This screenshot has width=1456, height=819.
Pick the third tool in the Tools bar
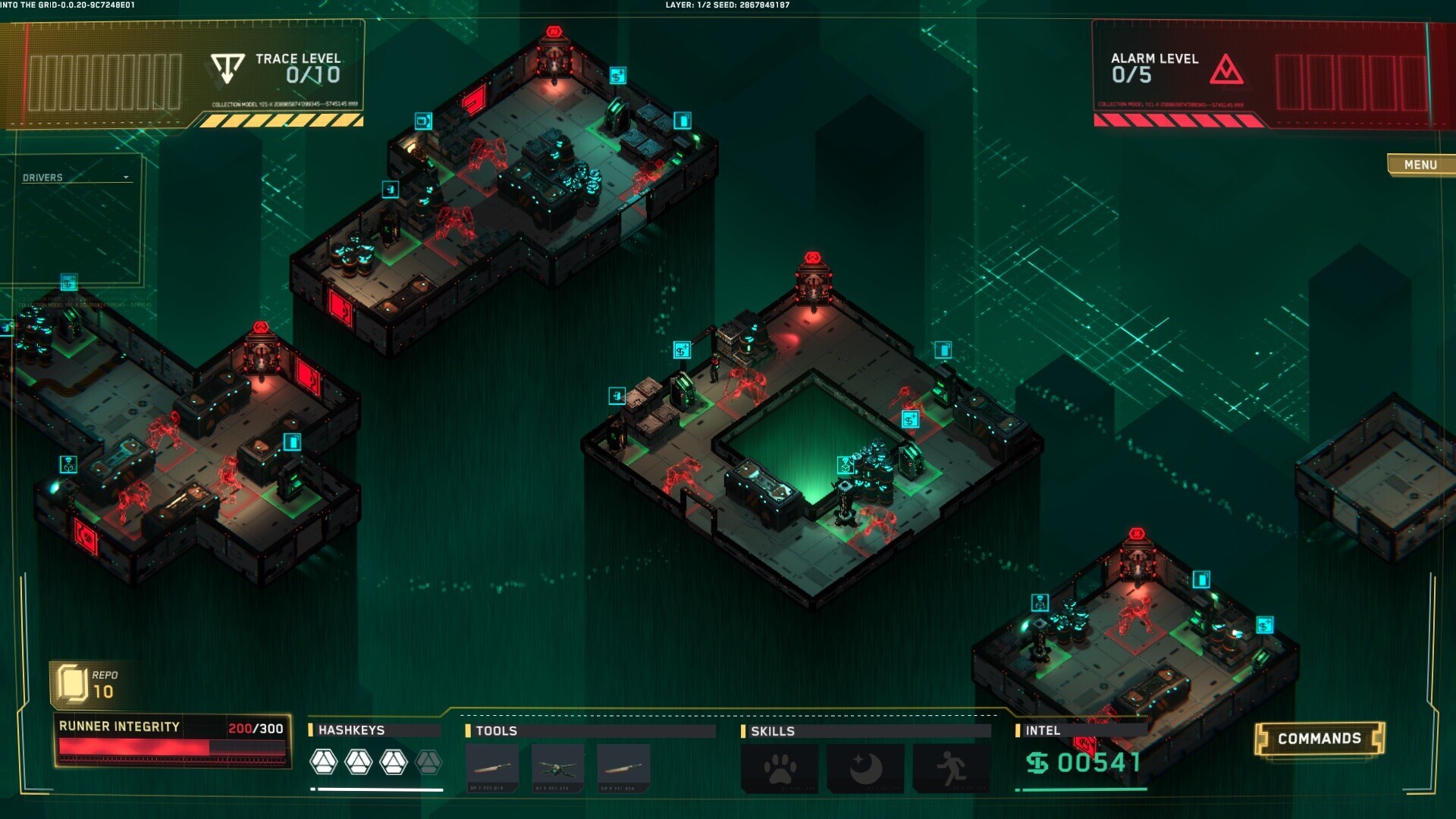click(623, 766)
